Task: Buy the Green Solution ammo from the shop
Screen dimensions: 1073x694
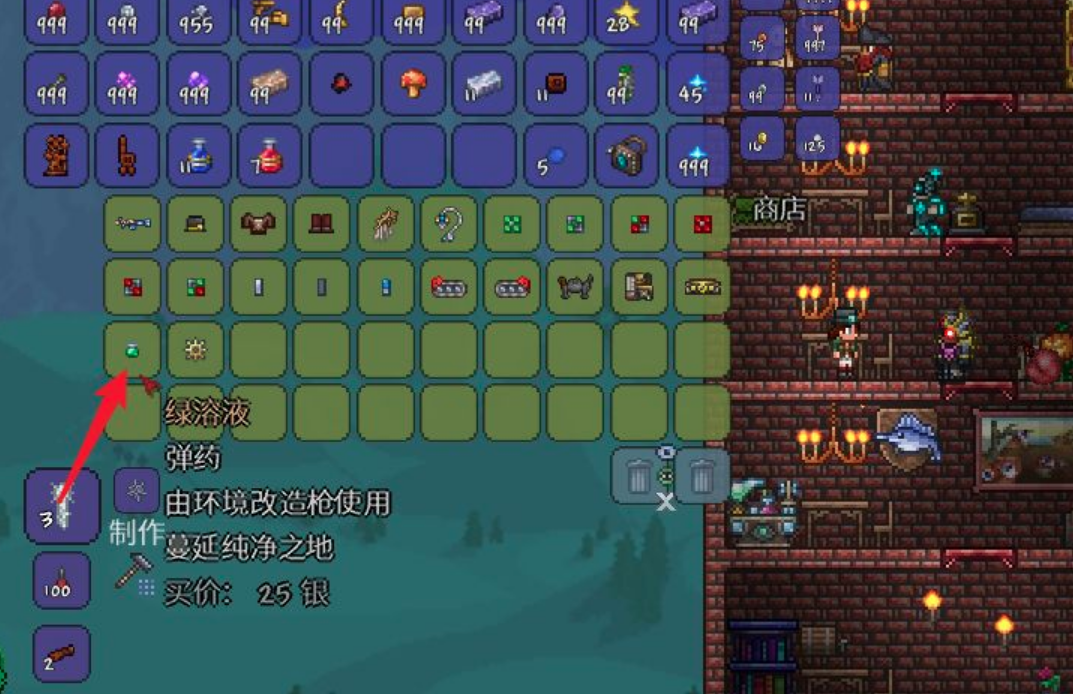Action: click(133, 349)
